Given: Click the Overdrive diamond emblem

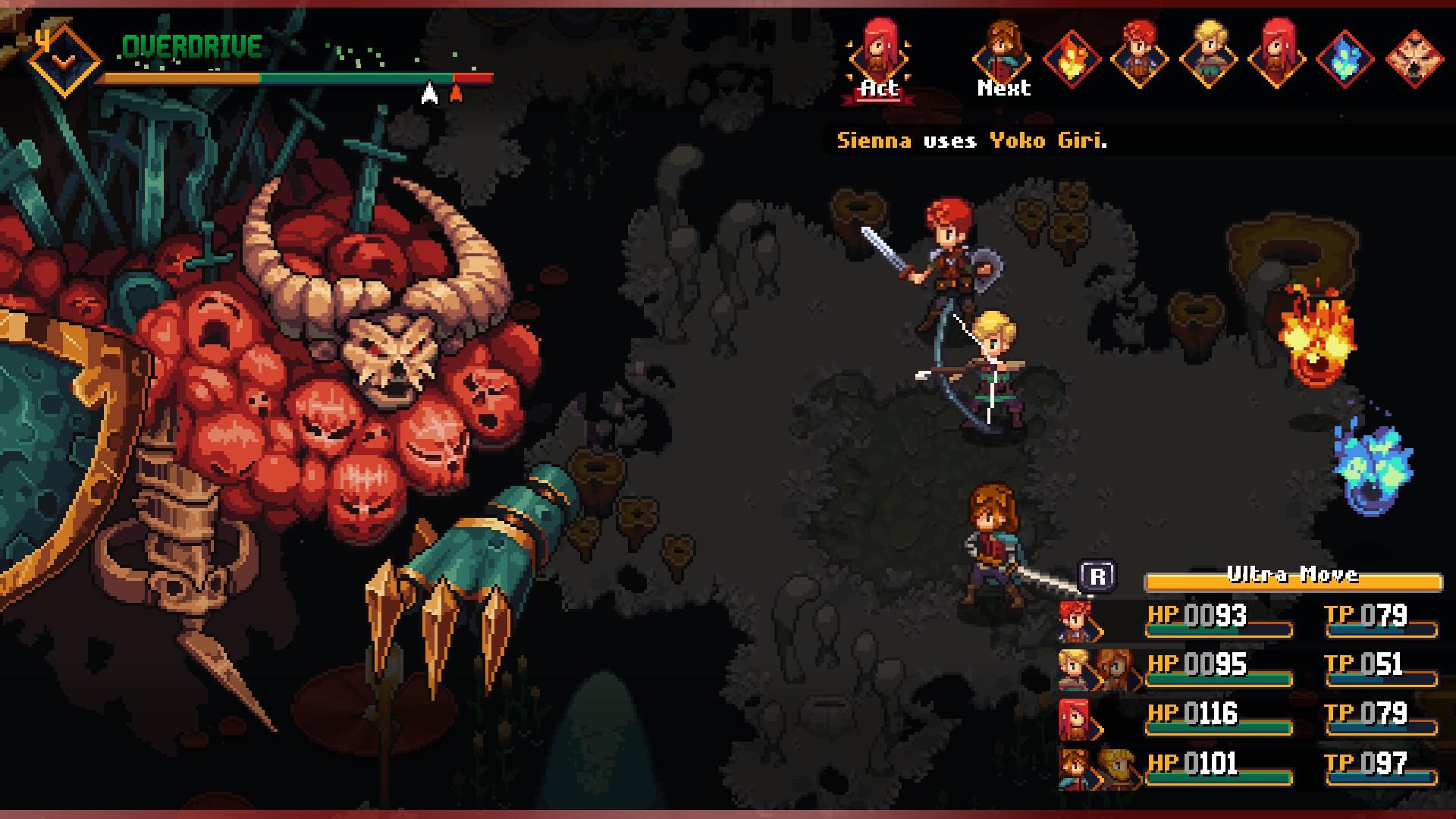Looking at the screenshot, I should [64, 59].
